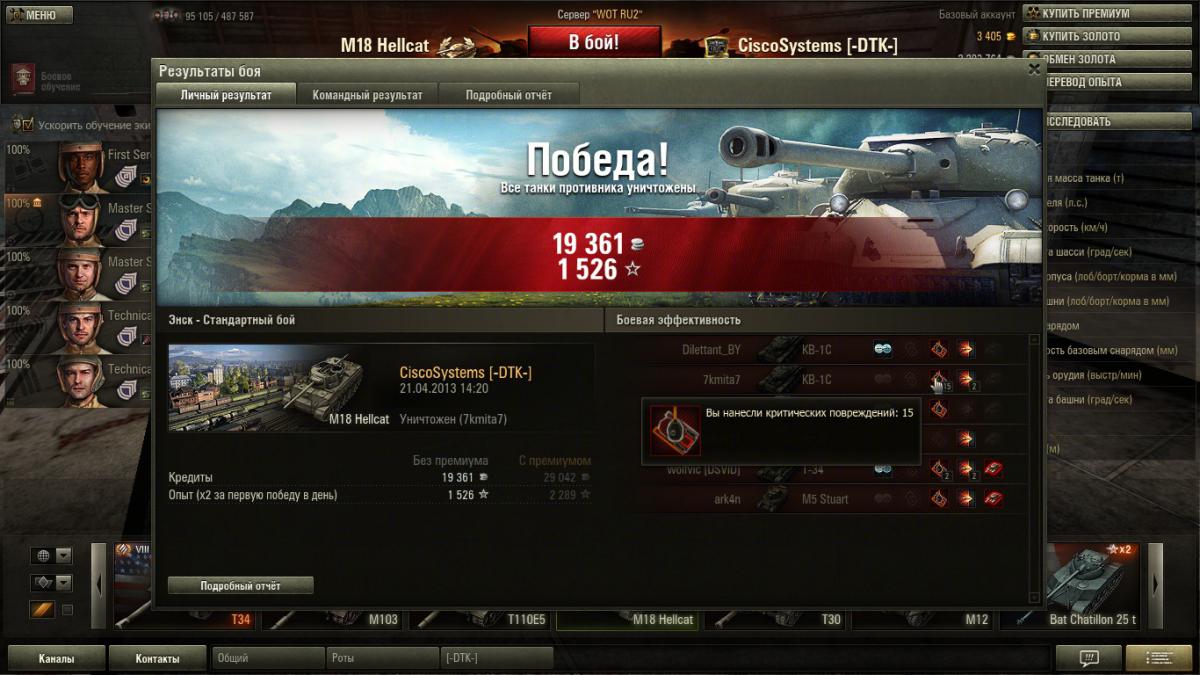
Task: Open the Каналы chat channels
Action: (56, 658)
